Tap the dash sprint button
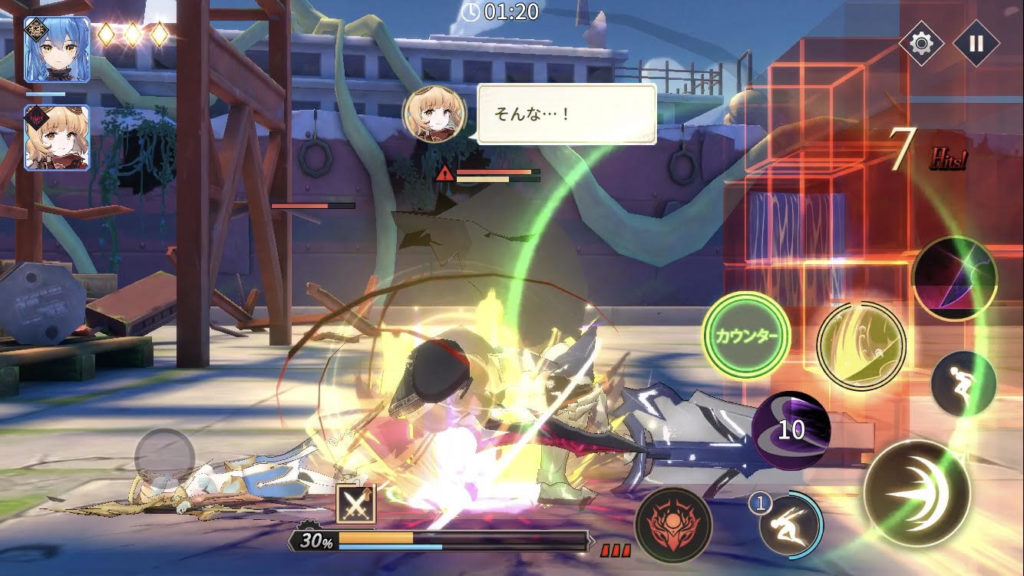Viewport: 1024px width, 576px height. 963,383
